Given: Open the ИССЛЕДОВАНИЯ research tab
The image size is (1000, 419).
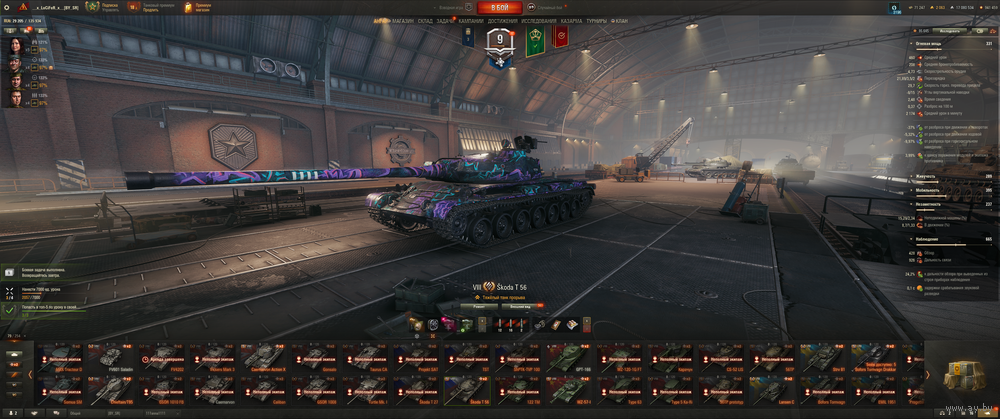Looking at the screenshot, I should (x=539, y=20).
